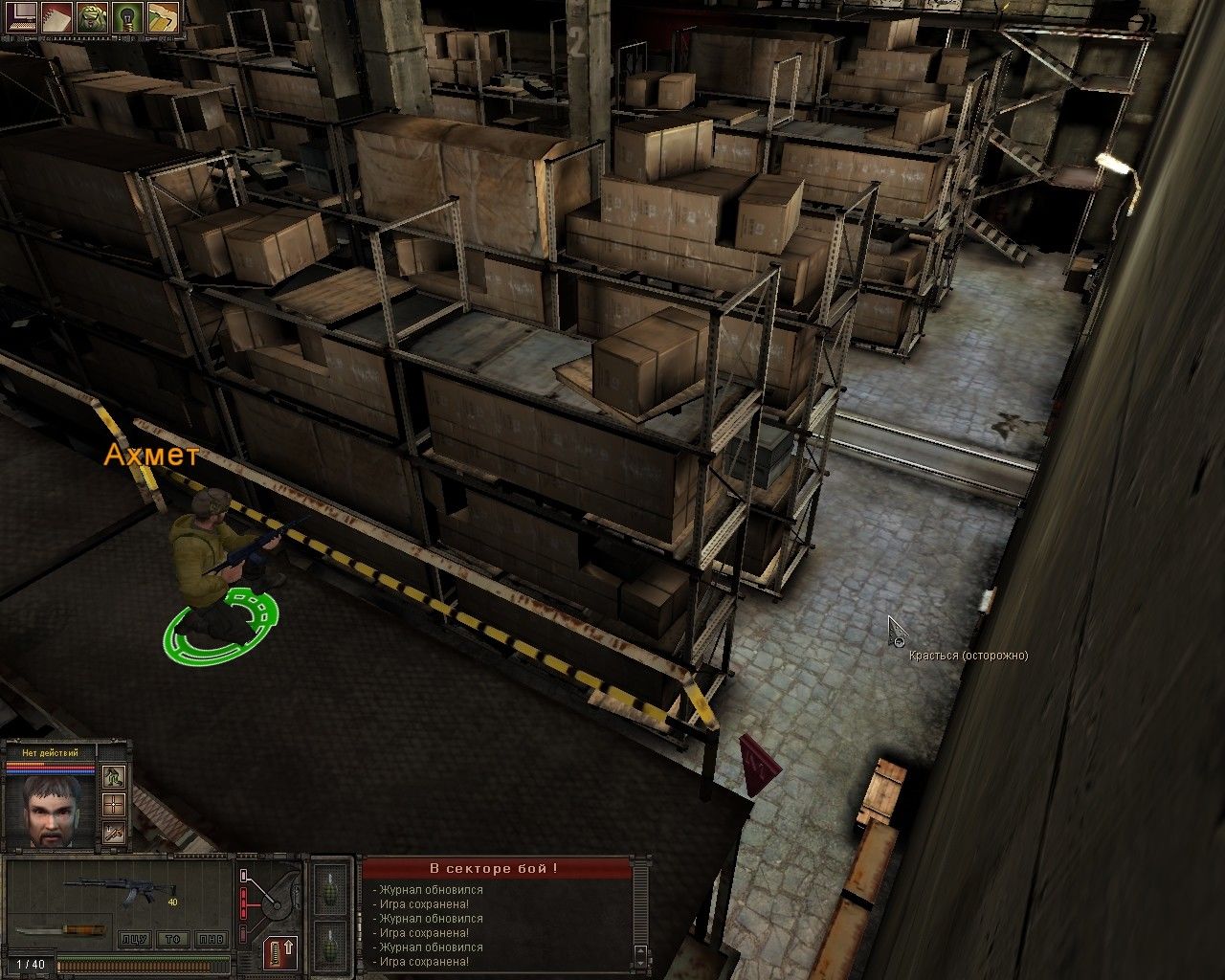Viewport: 1225px width, 980px height.
Task: Click the gas-masked soldier icon
Action: 91,17
